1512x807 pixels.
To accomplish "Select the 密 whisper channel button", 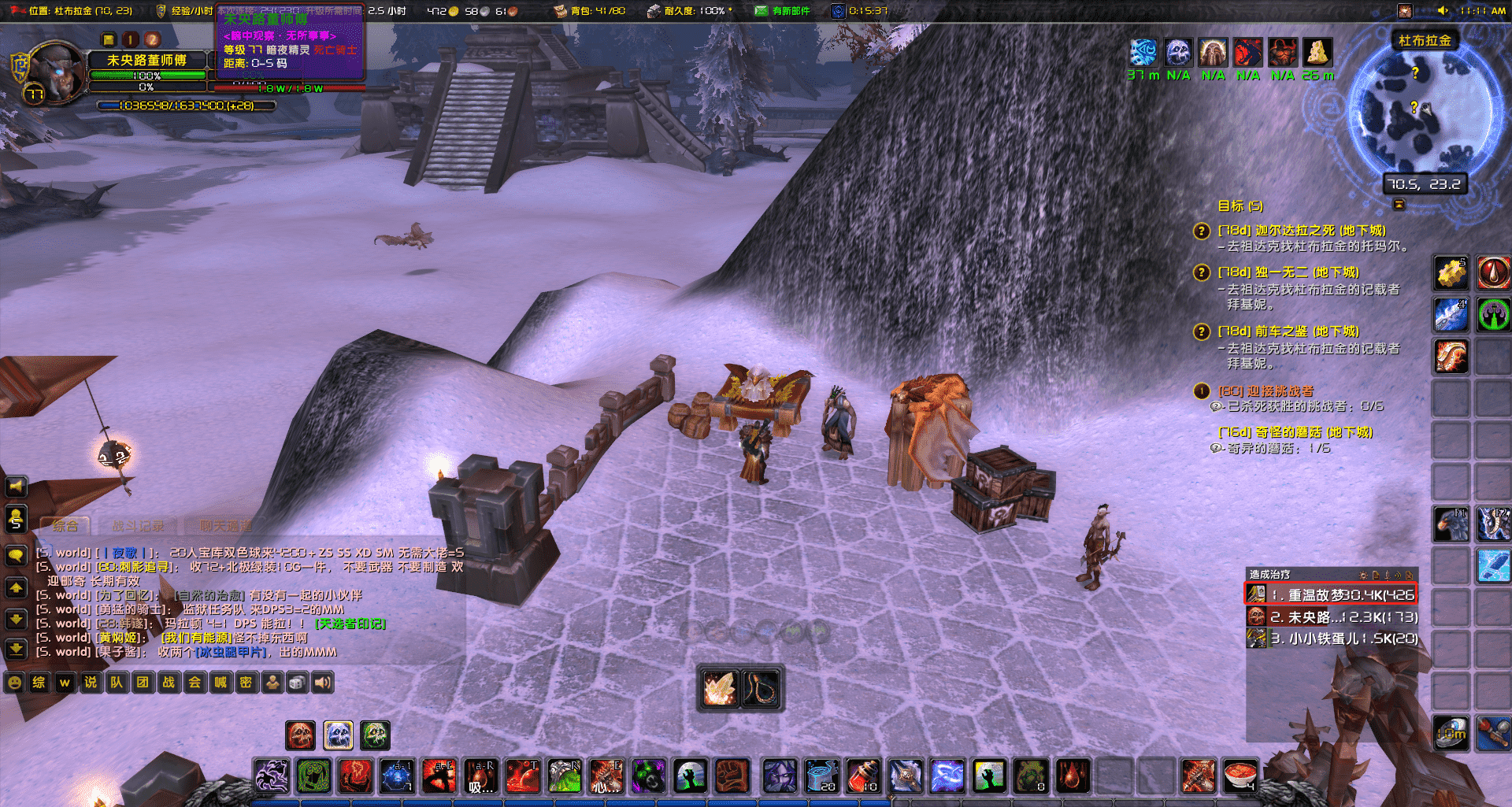I will pyautogui.click(x=246, y=683).
